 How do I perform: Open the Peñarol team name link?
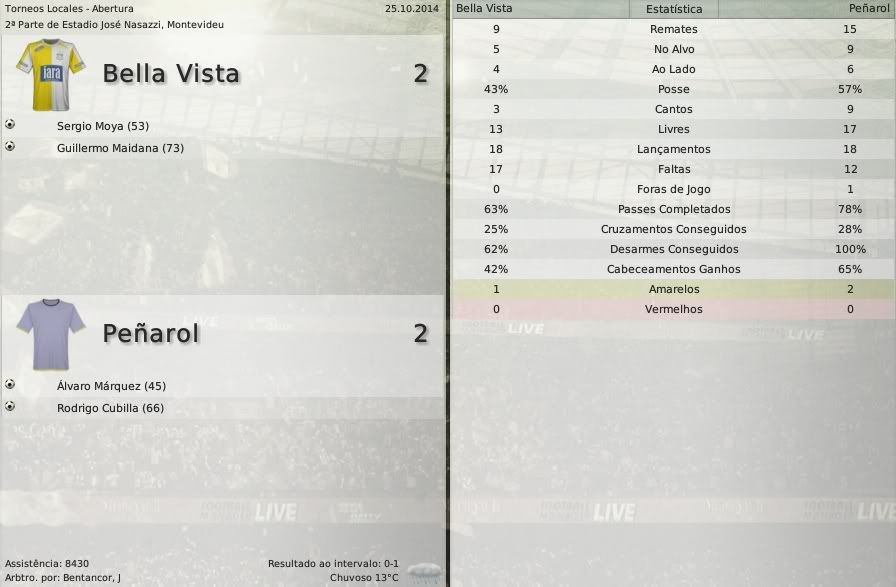click(151, 333)
